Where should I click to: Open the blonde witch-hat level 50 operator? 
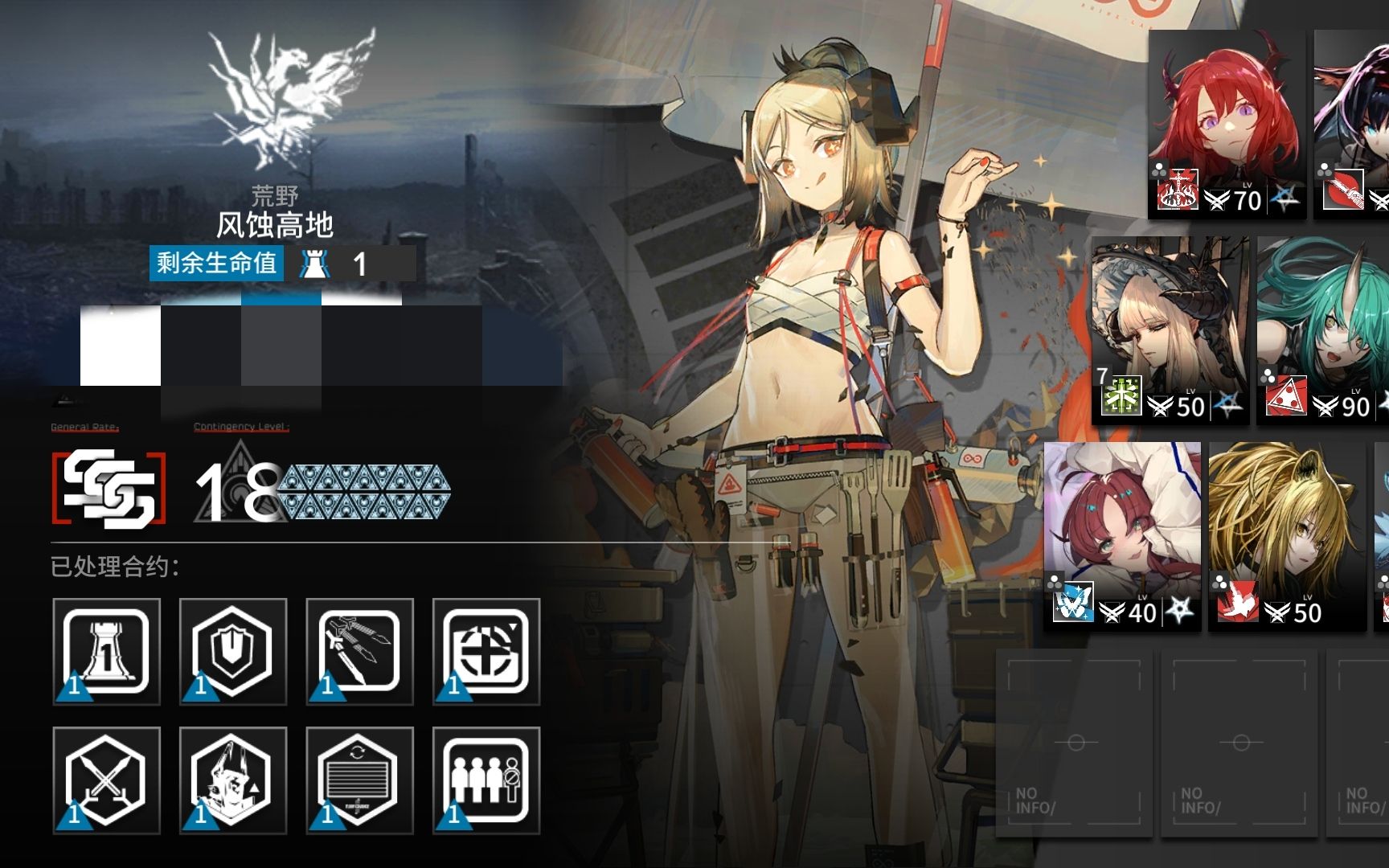(1170, 330)
